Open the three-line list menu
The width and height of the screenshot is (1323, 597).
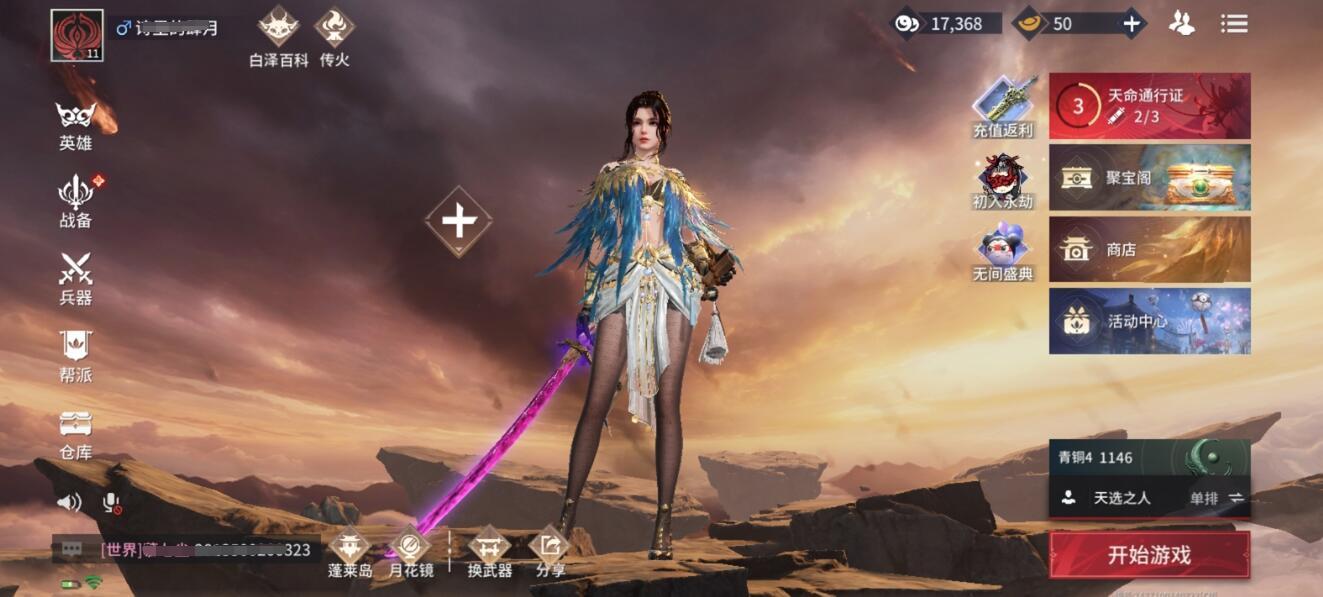pos(1234,23)
